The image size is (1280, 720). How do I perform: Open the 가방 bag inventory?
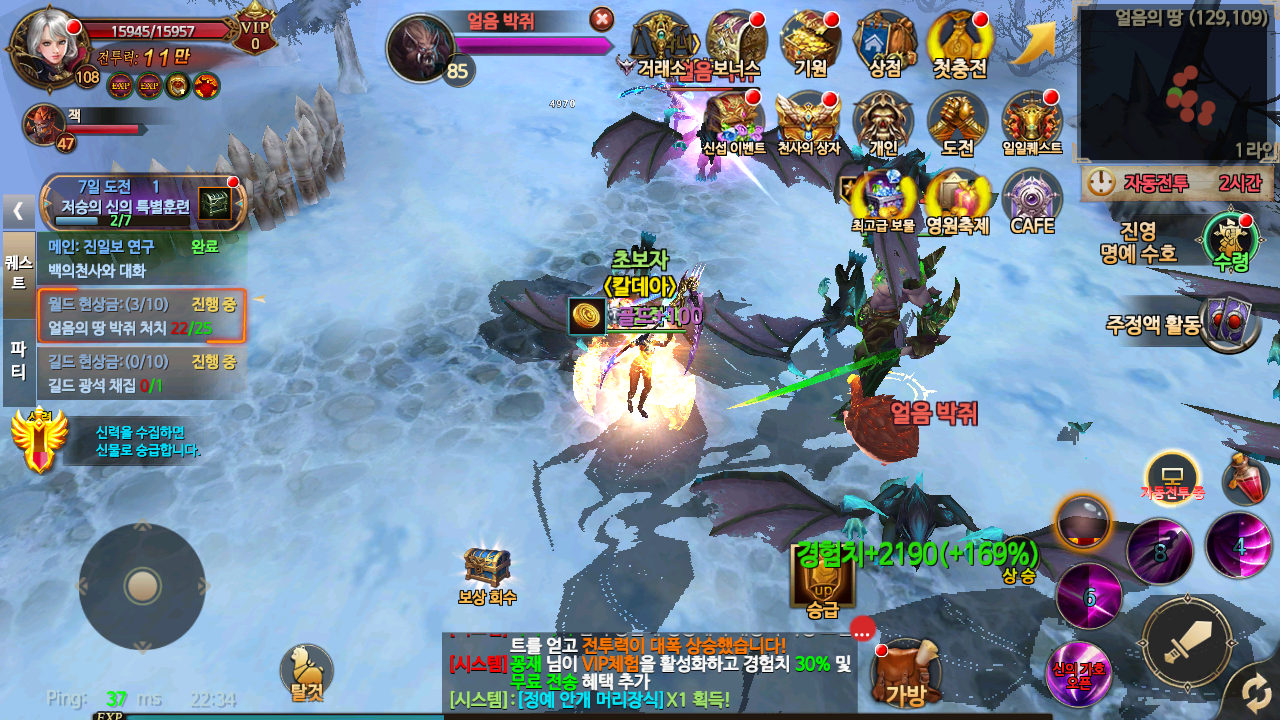(x=907, y=673)
